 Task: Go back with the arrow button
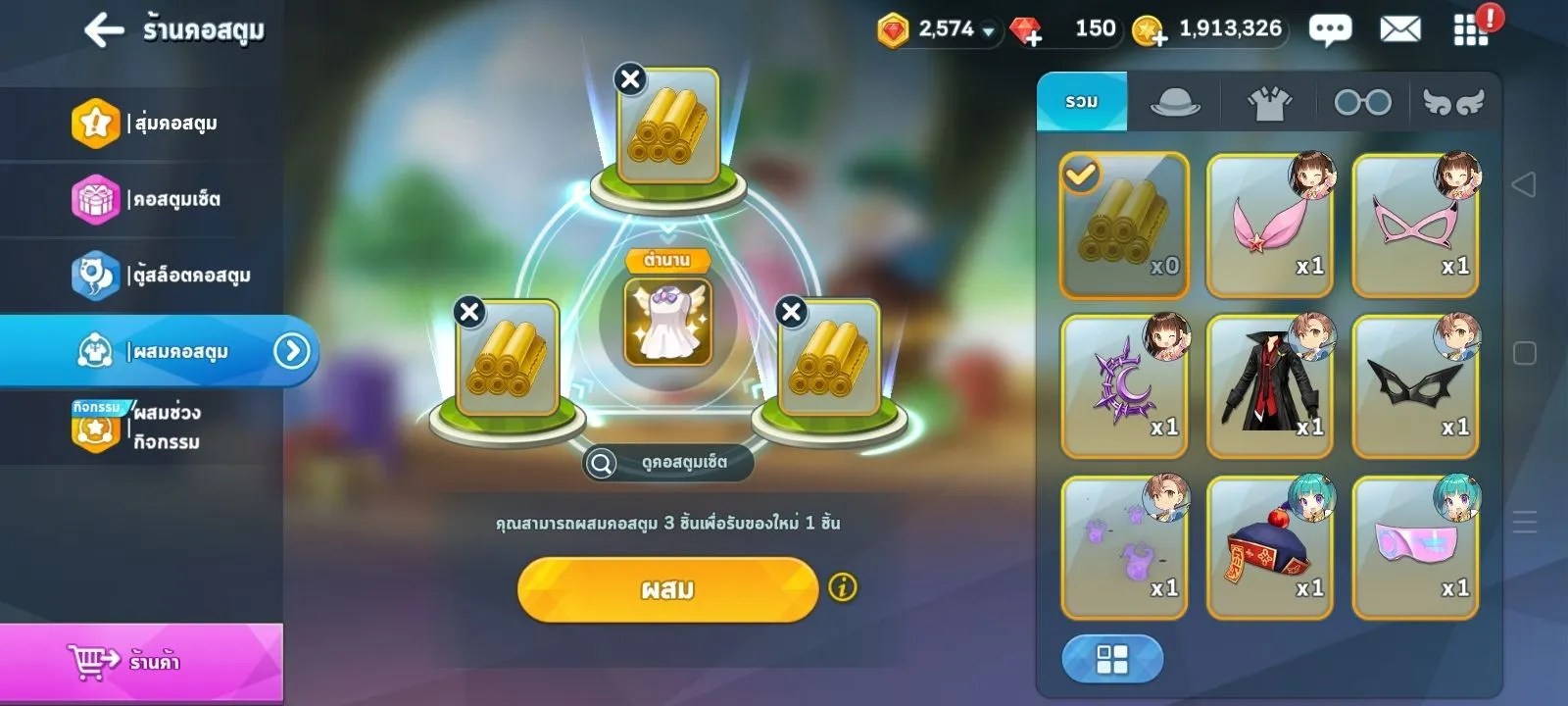pyautogui.click(x=104, y=30)
